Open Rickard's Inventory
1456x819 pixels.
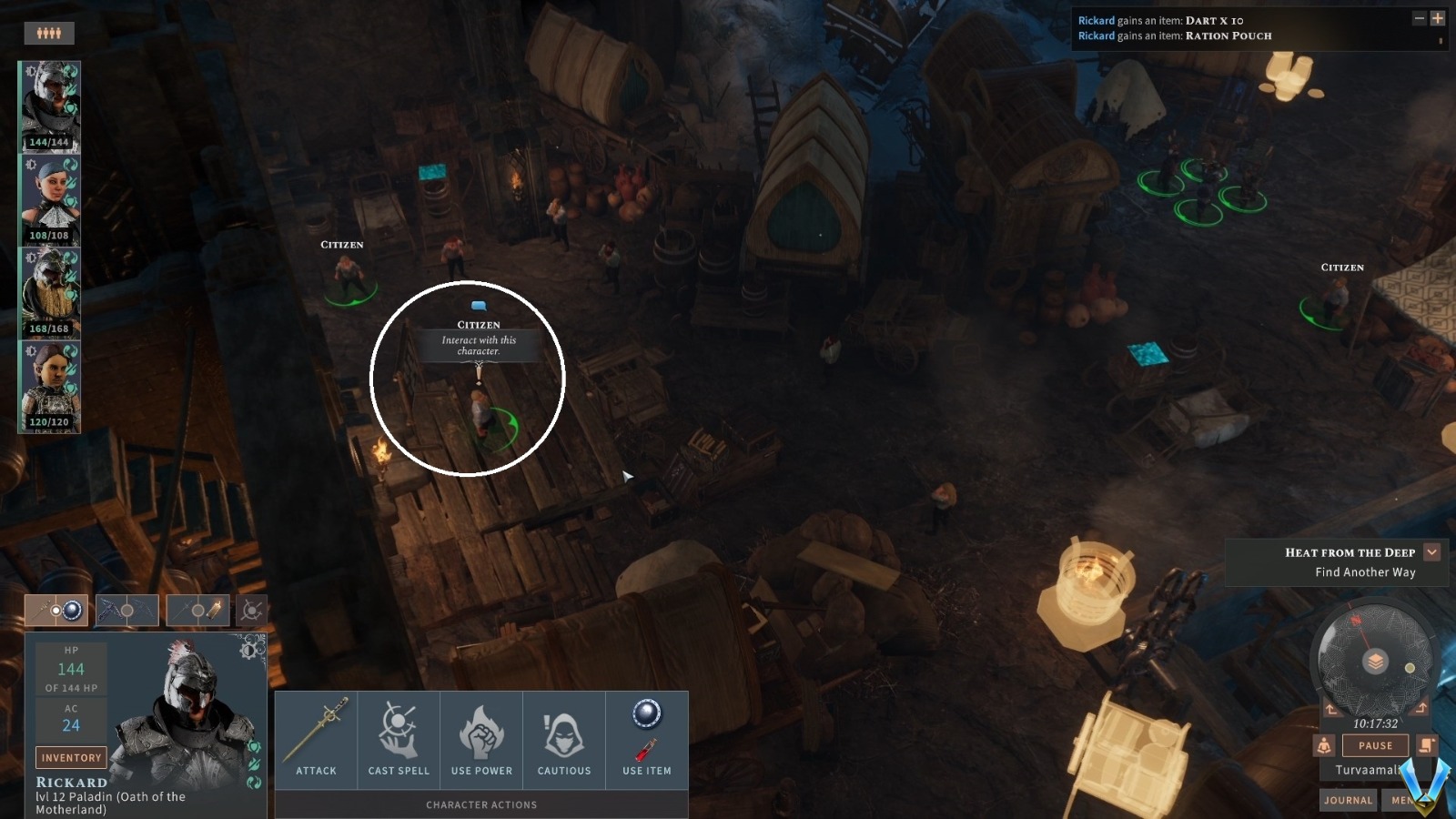coord(71,757)
